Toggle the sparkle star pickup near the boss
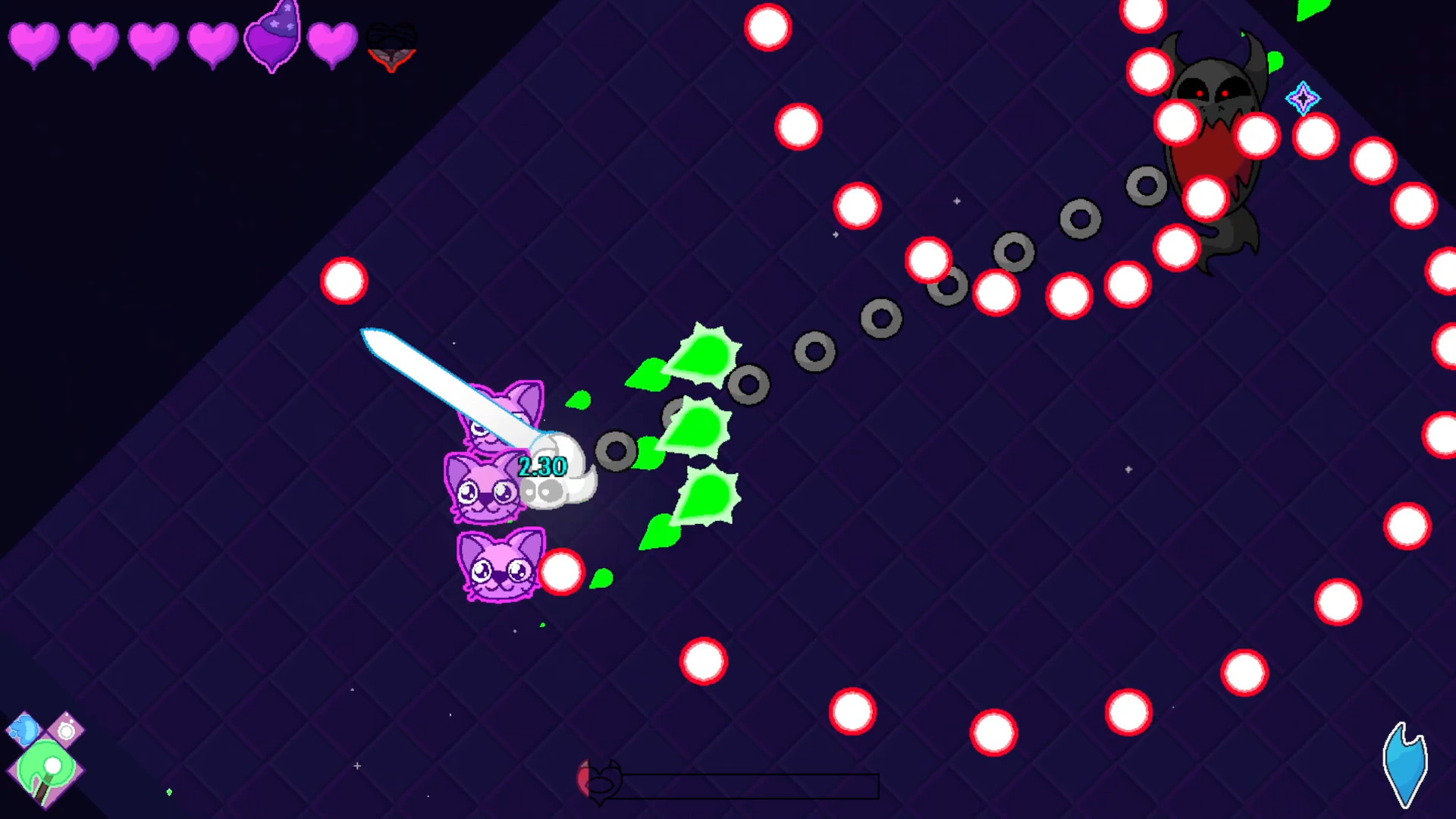1456x819 pixels. 1302,97
